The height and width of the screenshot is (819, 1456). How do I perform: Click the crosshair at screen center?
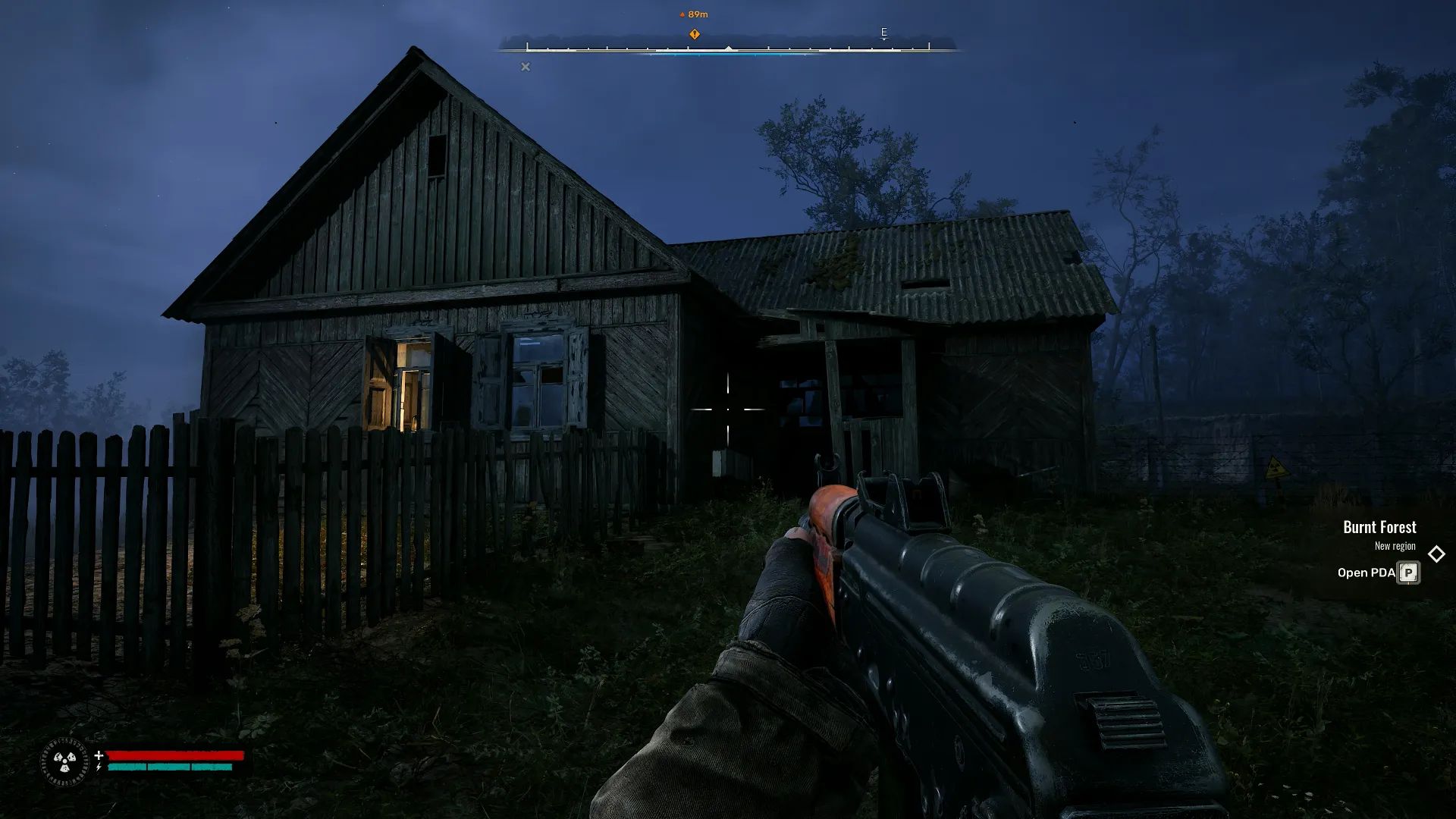pyautogui.click(x=728, y=409)
